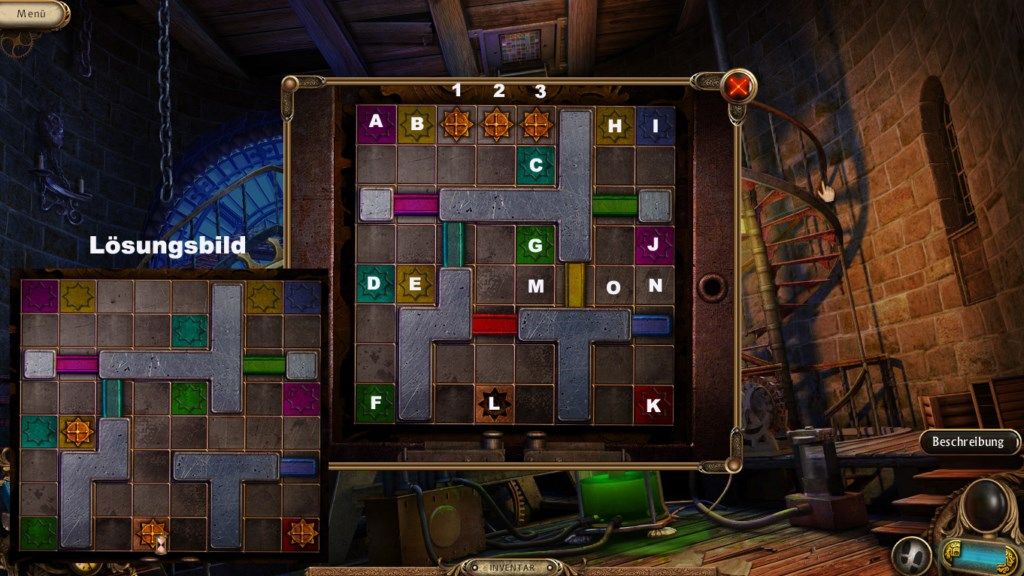The width and height of the screenshot is (1024, 576).
Task: Choose the blue tile labeled I
Action: [x=655, y=125]
